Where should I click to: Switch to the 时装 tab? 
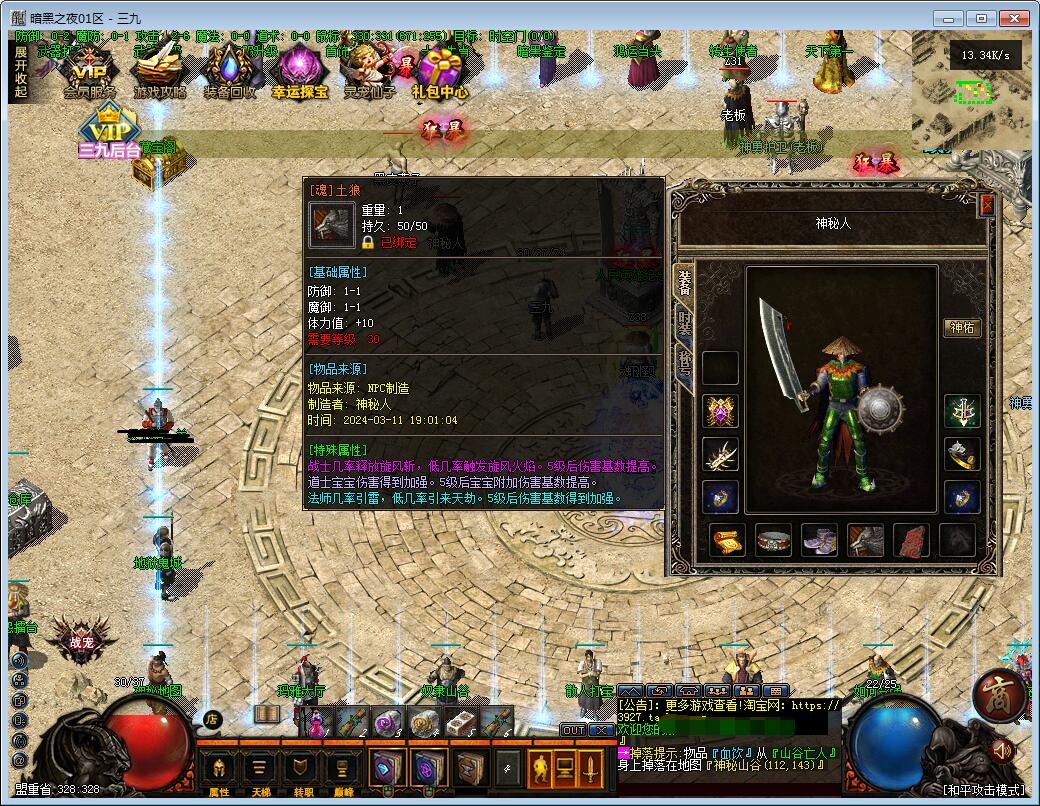[x=685, y=324]
